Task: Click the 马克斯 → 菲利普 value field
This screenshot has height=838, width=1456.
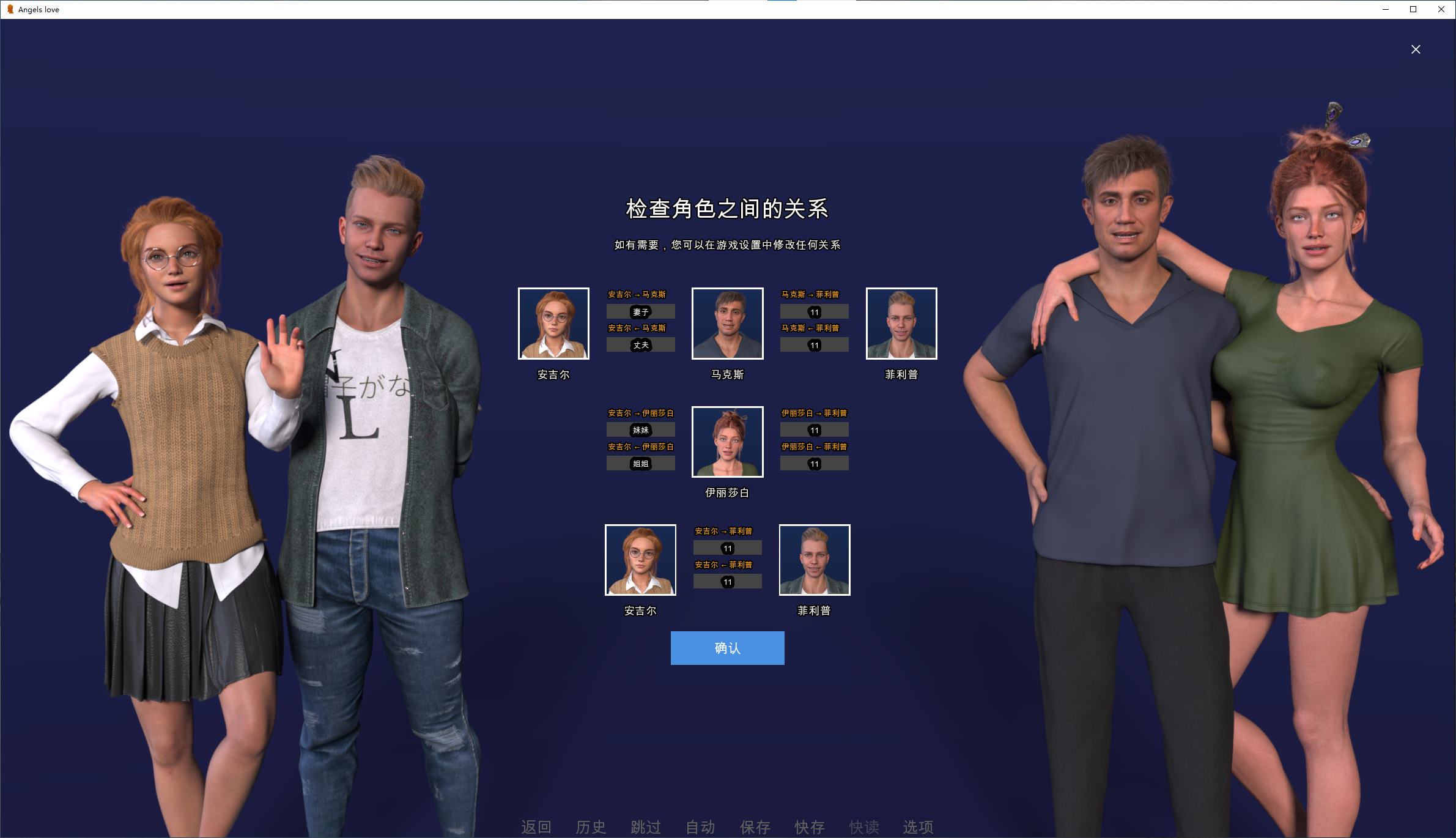Action: pos(814,312)
